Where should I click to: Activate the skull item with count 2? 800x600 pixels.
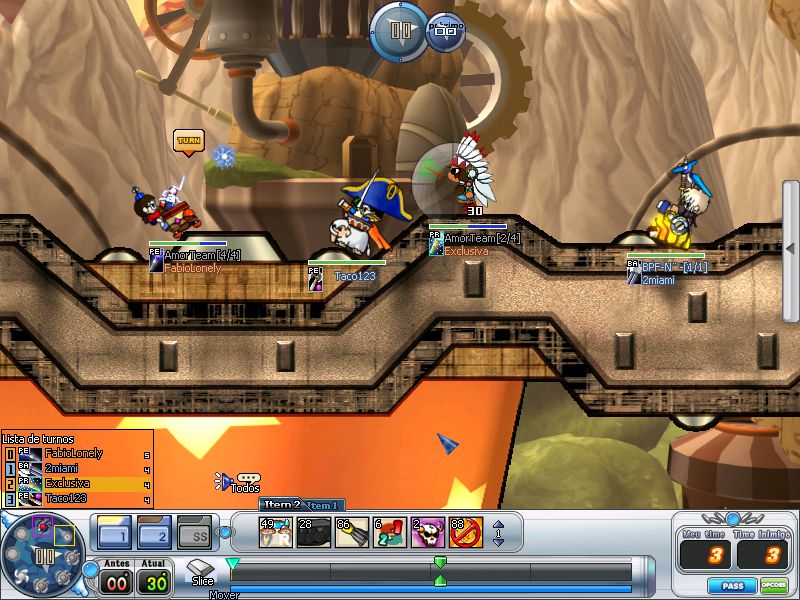pos(428,532)
